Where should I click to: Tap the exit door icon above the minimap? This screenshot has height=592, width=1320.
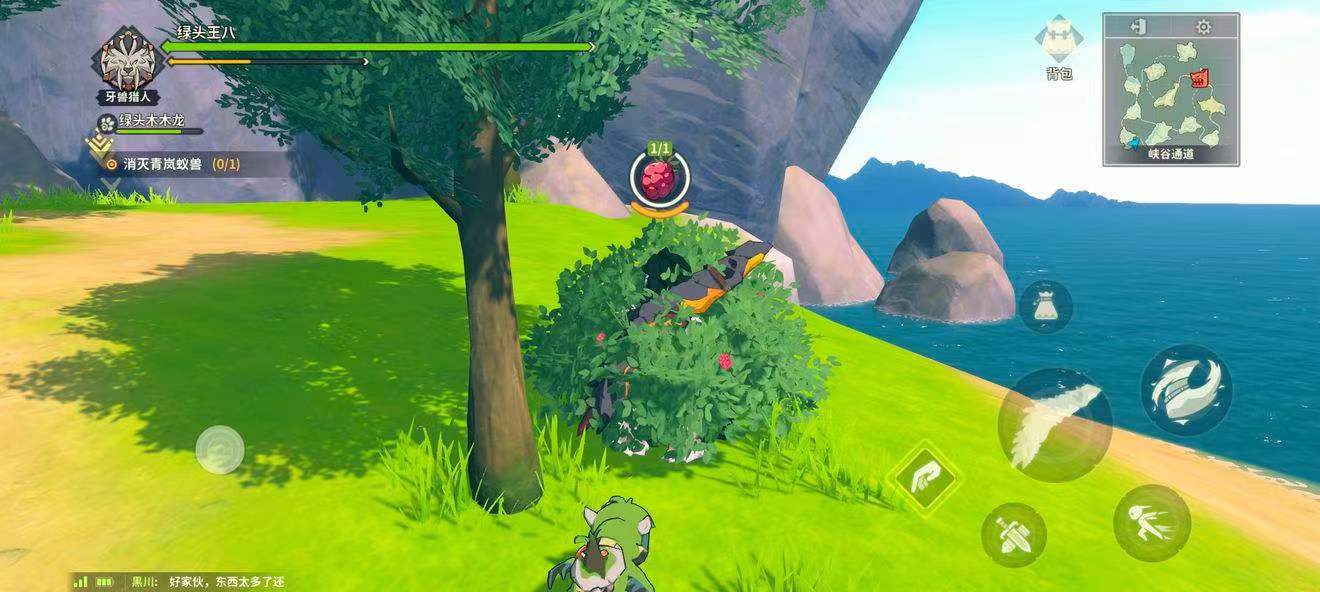coord(1138,27)
